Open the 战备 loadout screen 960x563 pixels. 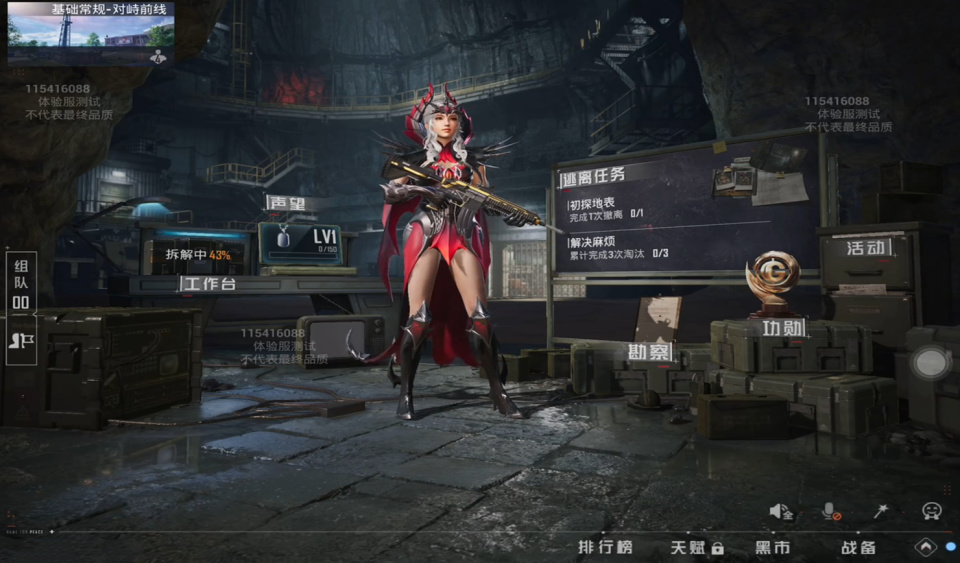(858, 547)
